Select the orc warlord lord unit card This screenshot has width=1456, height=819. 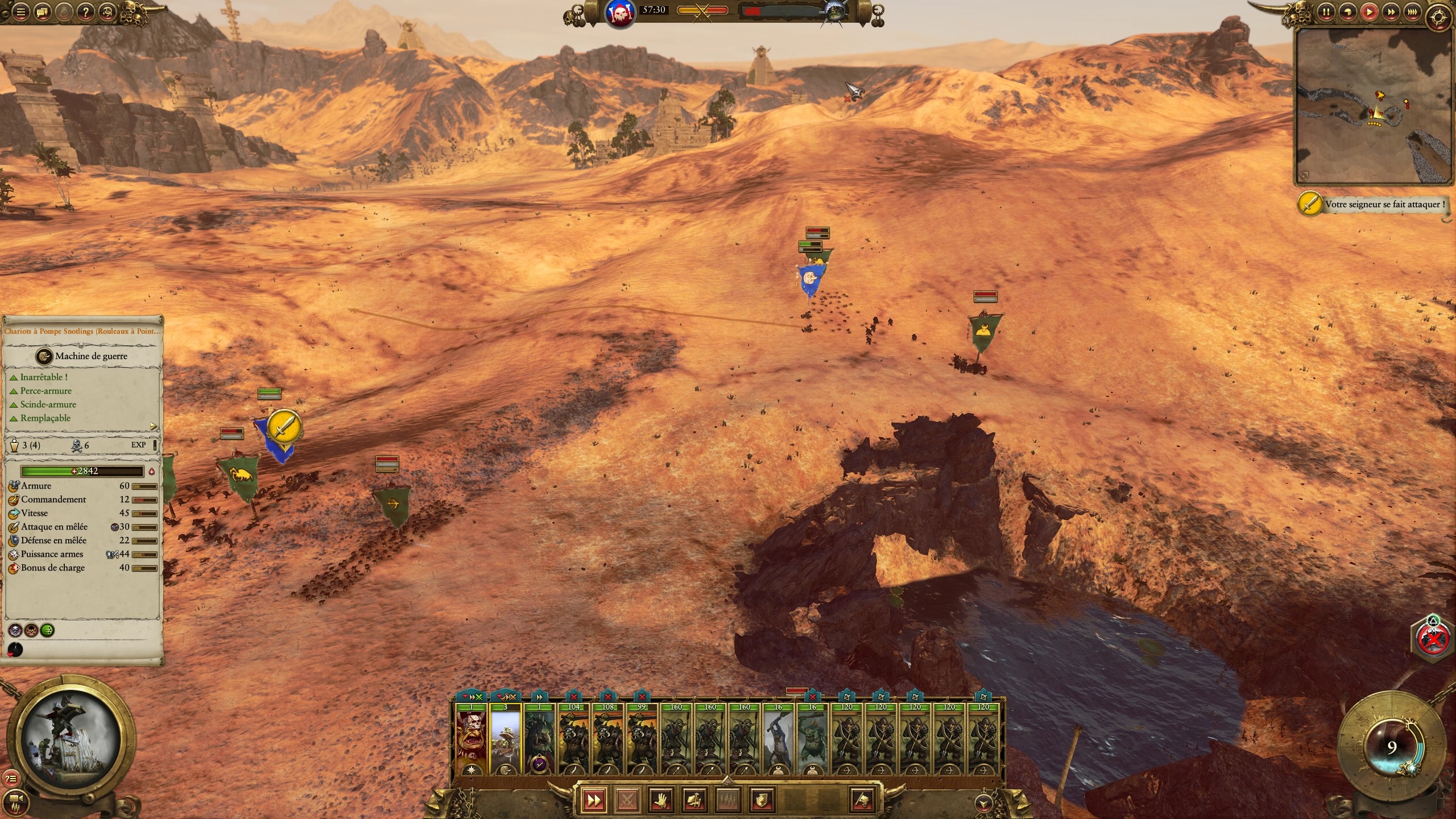(471, 739)
